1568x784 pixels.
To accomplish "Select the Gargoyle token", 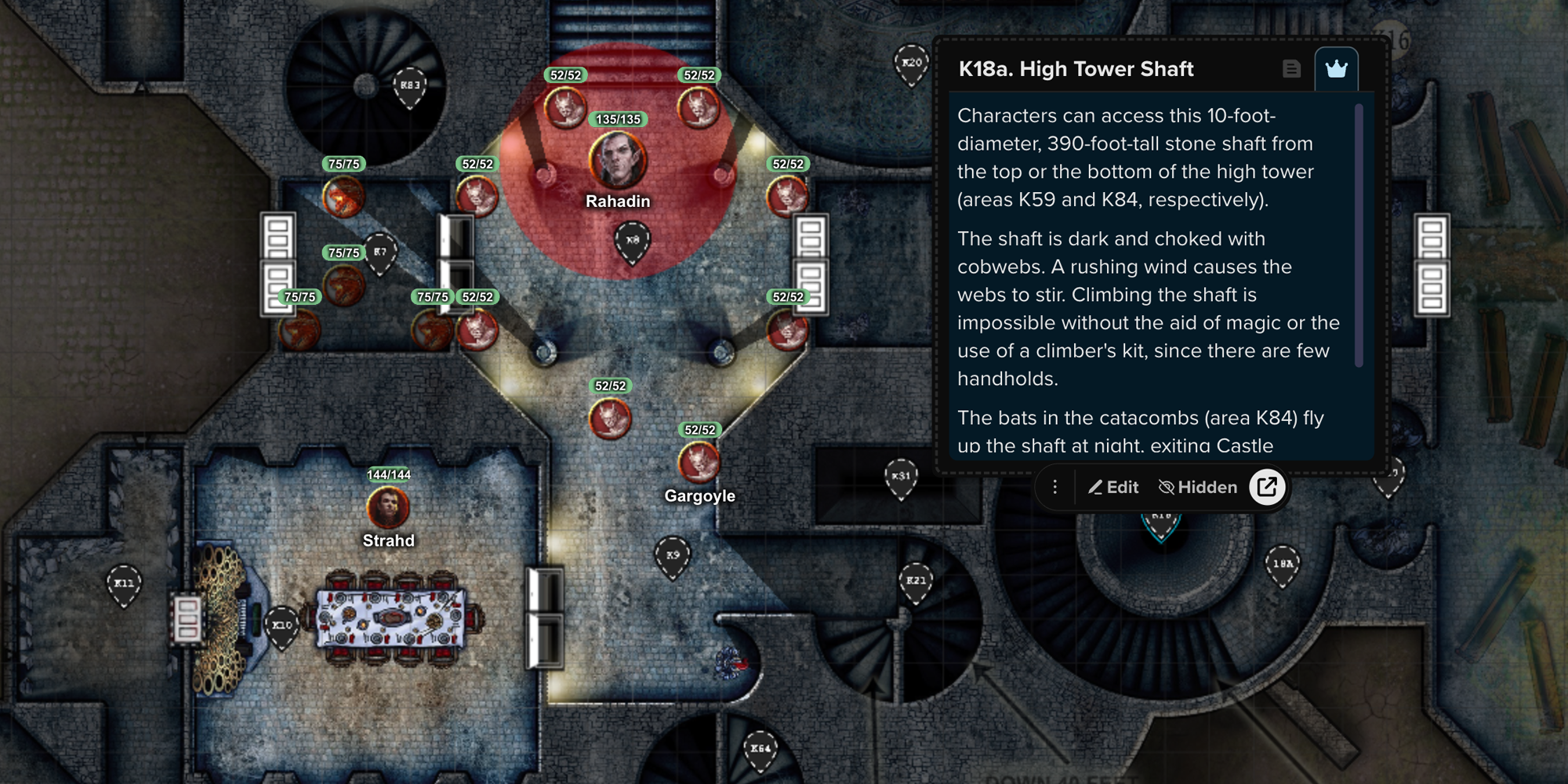I will point(697,463).
